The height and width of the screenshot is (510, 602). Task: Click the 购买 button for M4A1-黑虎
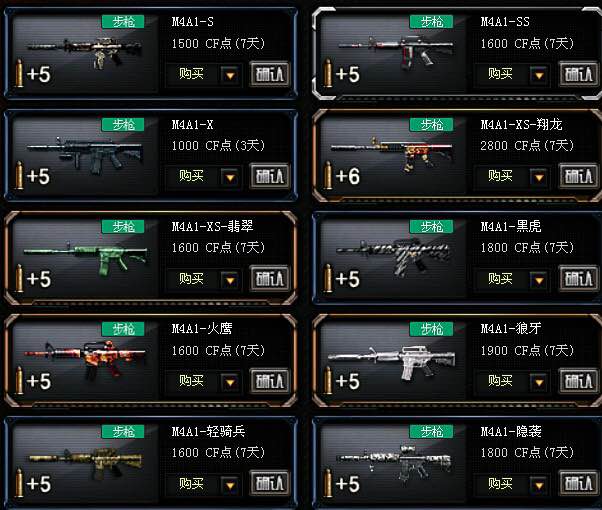500,279
